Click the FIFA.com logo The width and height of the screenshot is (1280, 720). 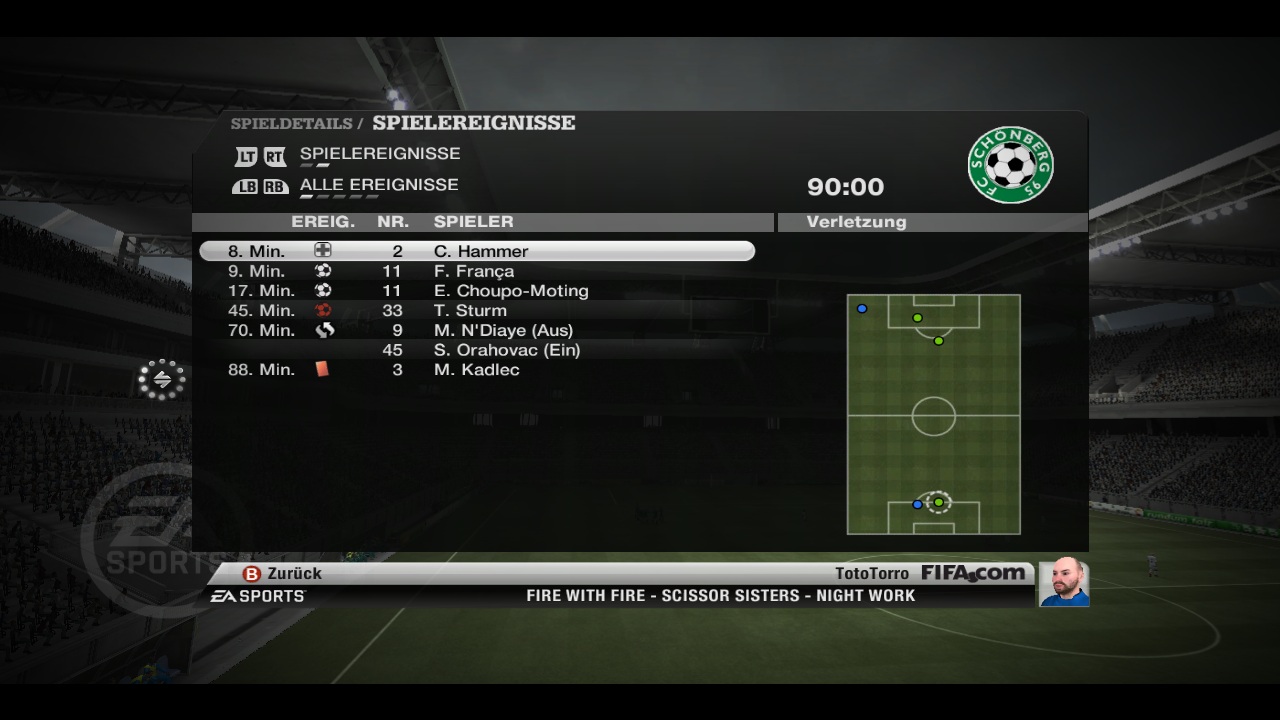tap(972, 574)
